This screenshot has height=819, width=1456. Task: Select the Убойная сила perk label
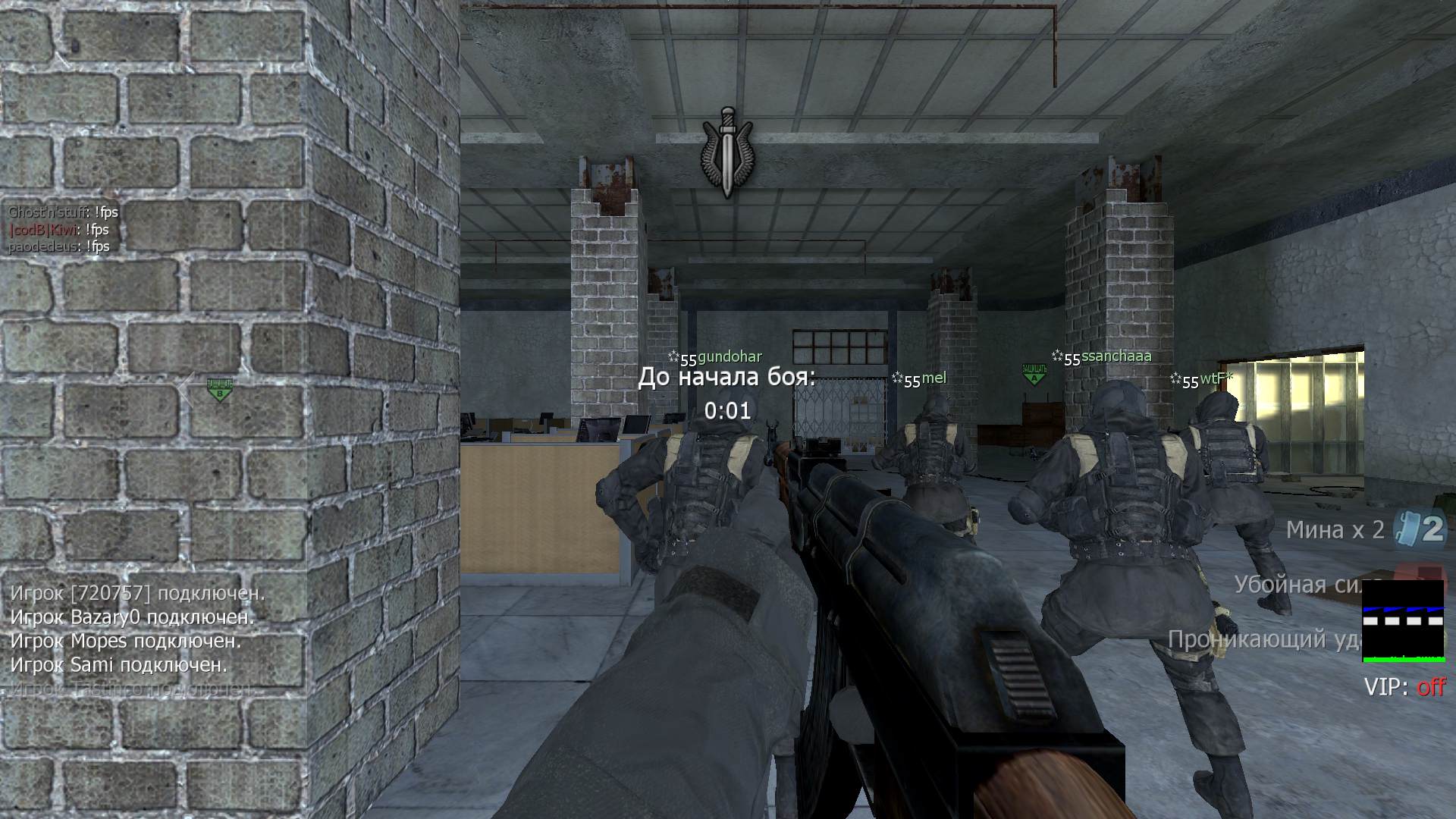[1297, 585]
